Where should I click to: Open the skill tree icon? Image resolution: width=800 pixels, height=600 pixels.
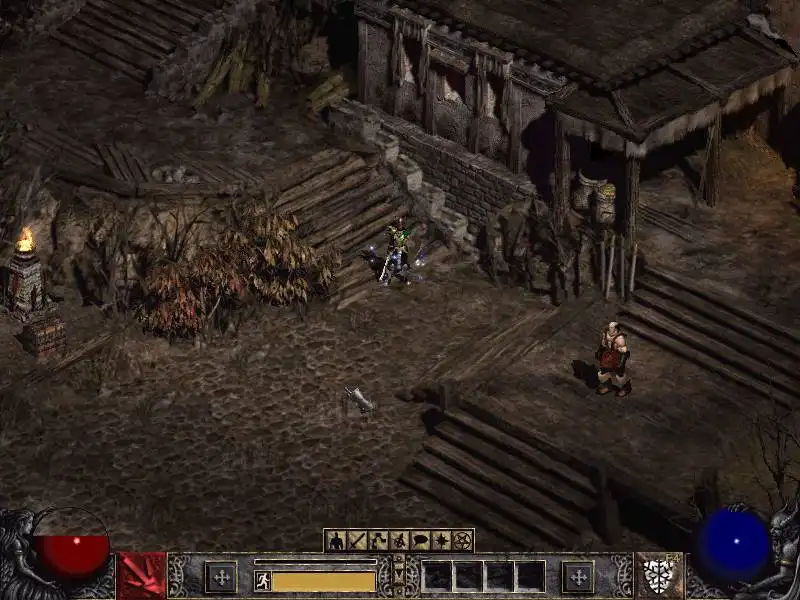[x=377, y=541]
